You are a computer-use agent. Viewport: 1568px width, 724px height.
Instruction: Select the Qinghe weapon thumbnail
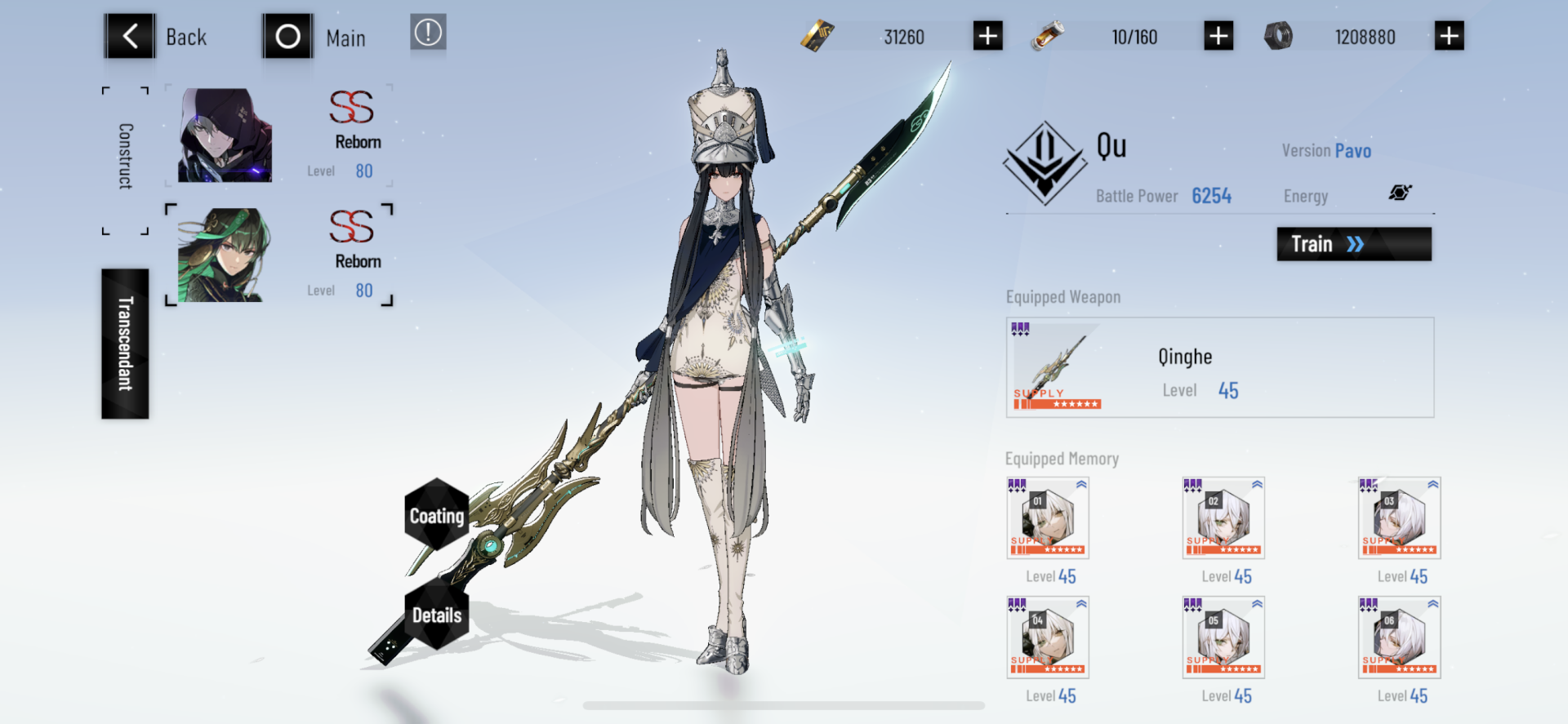(1056, 366)
